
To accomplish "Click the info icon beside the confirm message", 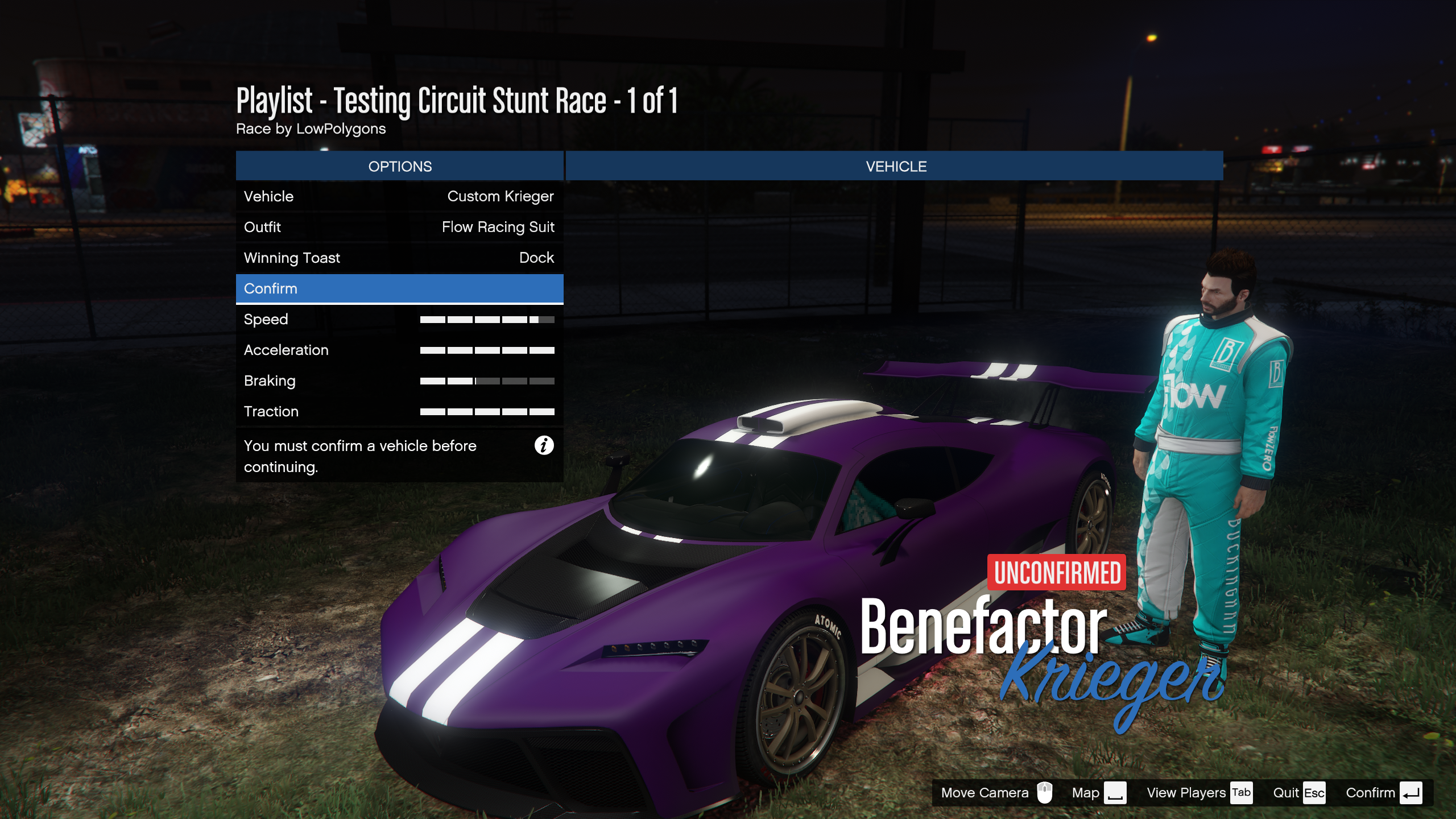I will point(544,445).
